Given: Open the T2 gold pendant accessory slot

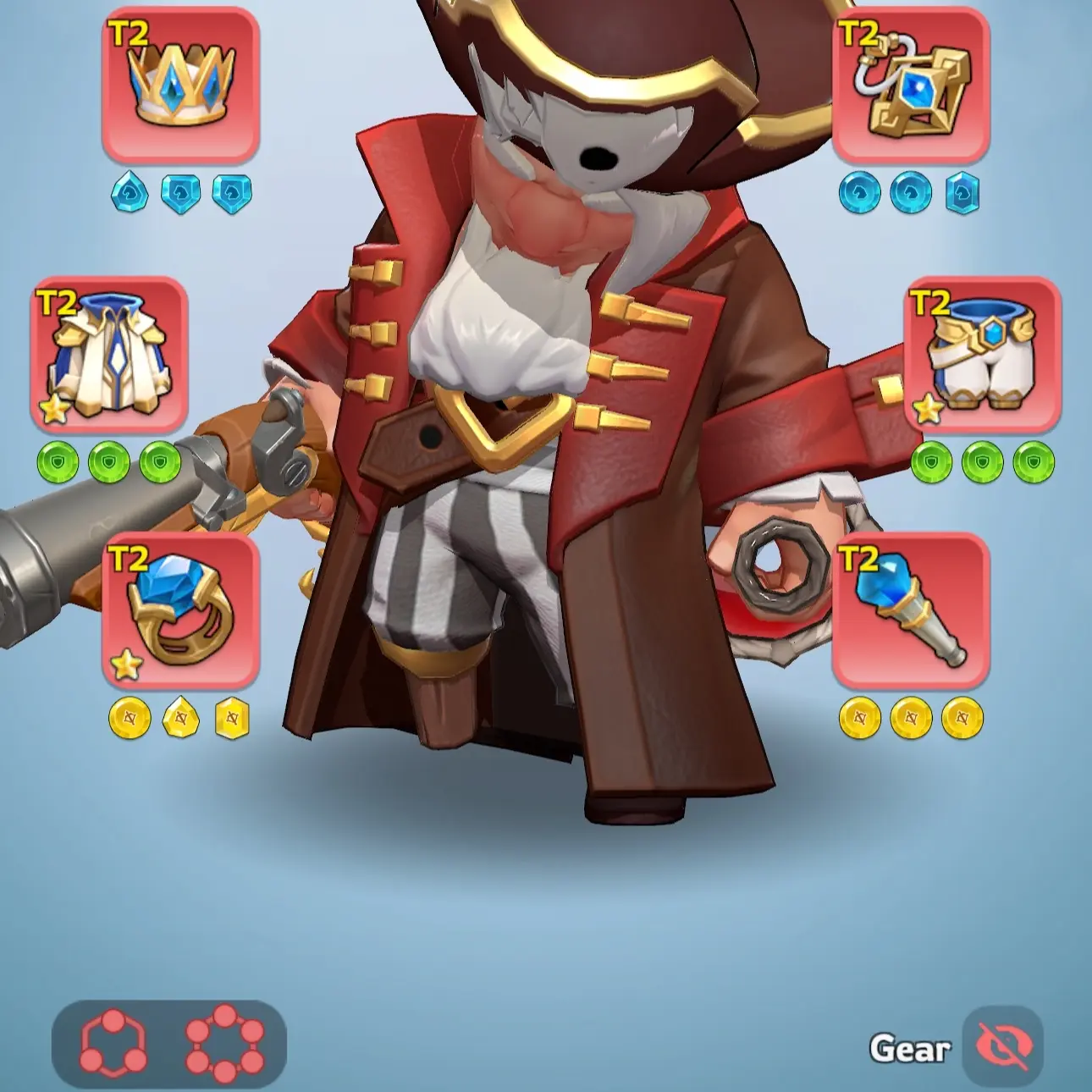Looking at the screenshot, I should pos(911,85).
